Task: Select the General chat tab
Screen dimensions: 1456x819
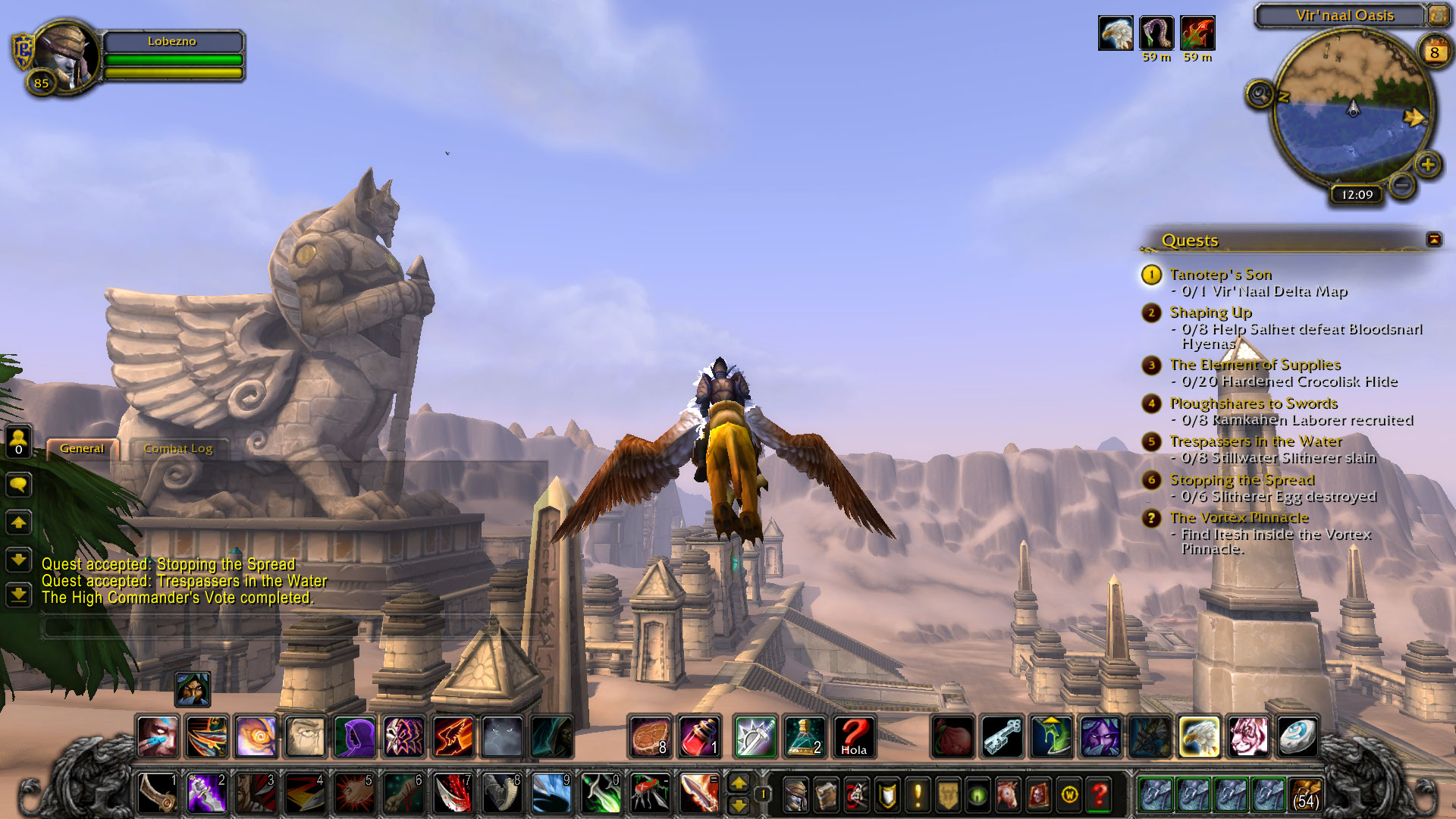Action: pyautogui.click(x=82, y=448)
